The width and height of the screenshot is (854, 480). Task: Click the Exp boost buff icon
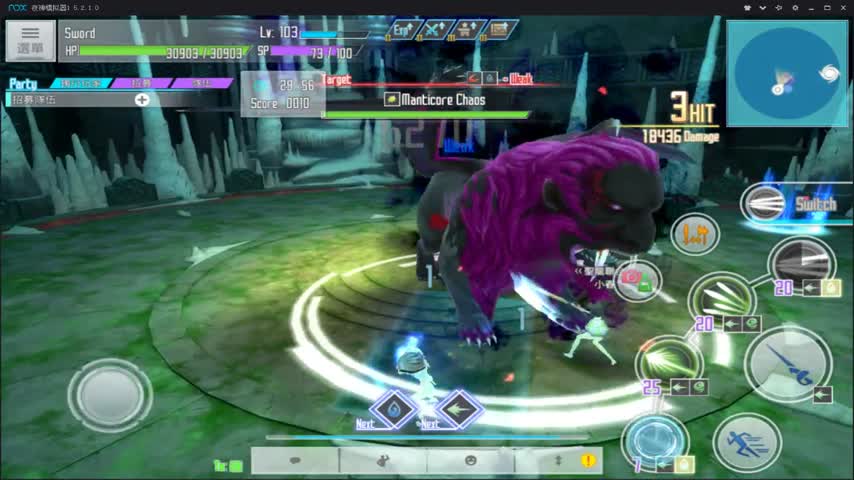coord(402,30)
